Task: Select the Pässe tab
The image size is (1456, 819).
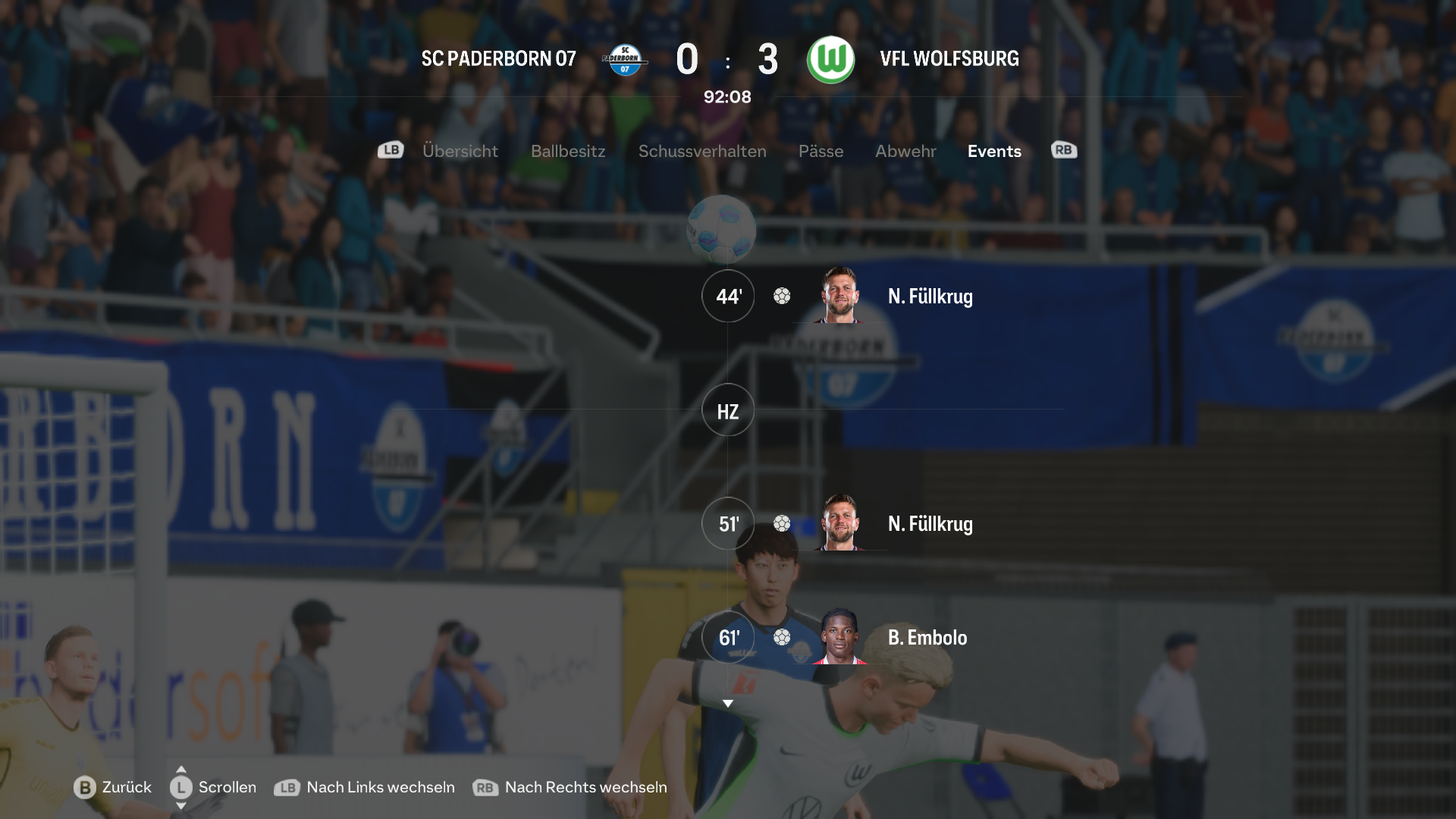Action: (x=821, y=151)
